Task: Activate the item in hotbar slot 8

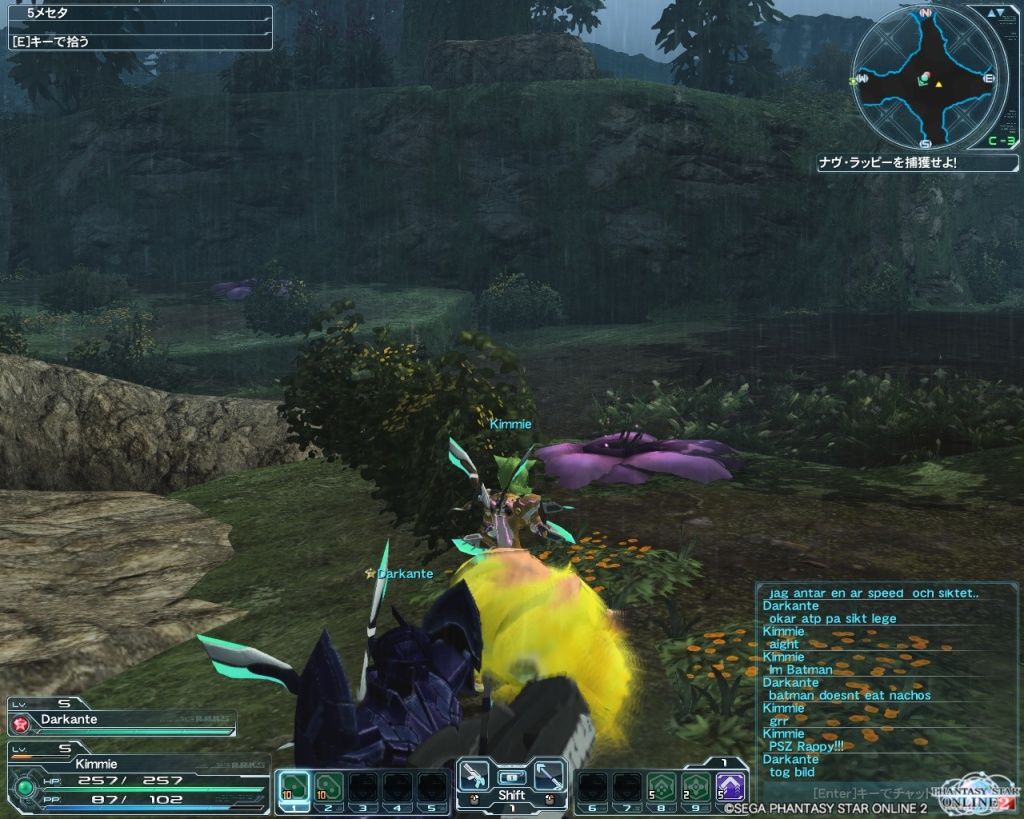Action: pyautogui.click(x=660, y=786)
